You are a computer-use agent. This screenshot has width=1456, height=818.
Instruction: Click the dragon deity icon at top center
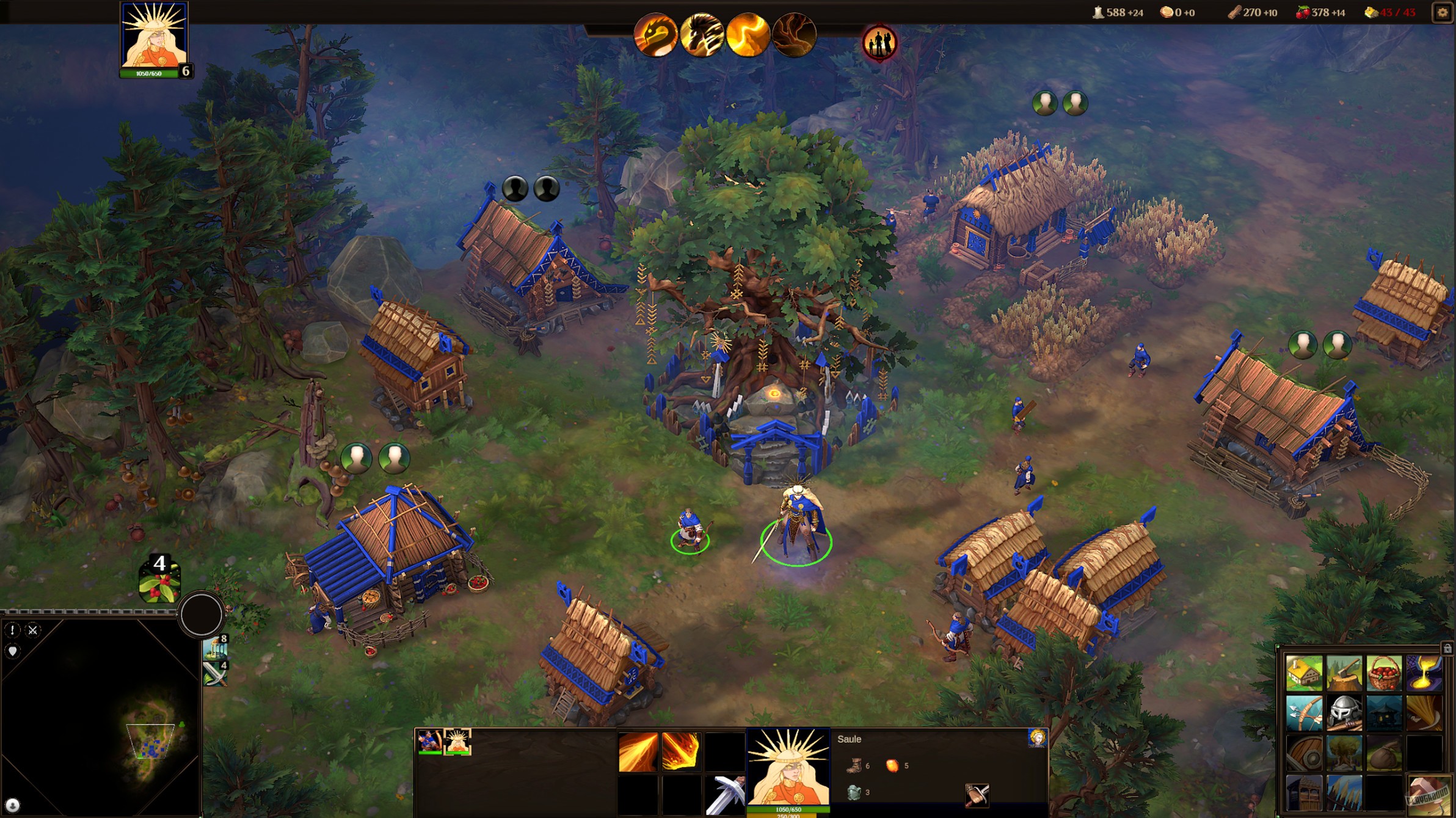[x=658, y=35]
